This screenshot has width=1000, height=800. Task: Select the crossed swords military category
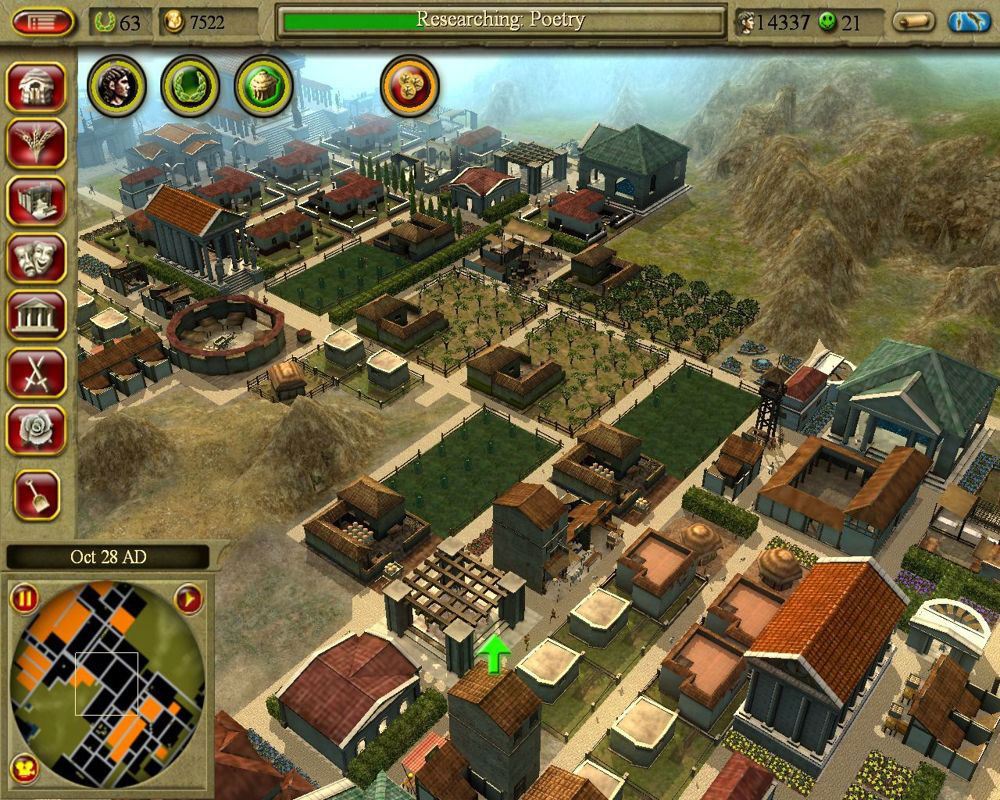37,373
